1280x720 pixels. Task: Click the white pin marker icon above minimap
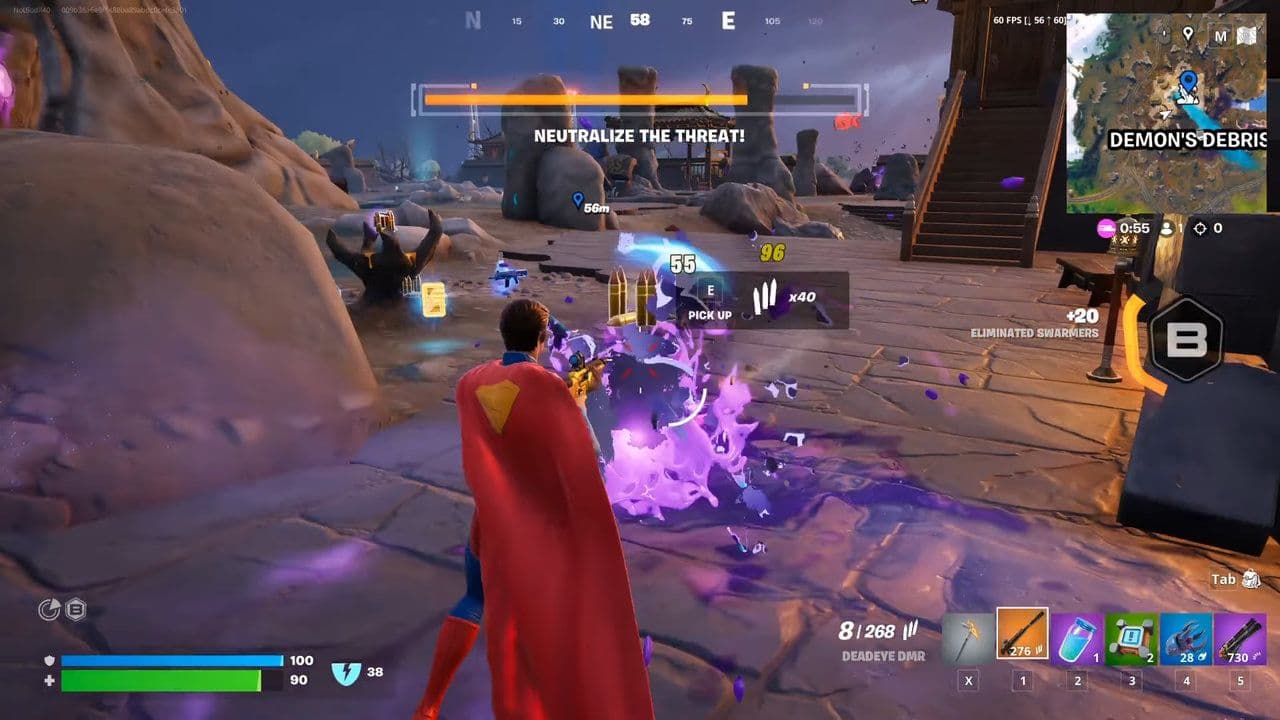click(1188, 35)
